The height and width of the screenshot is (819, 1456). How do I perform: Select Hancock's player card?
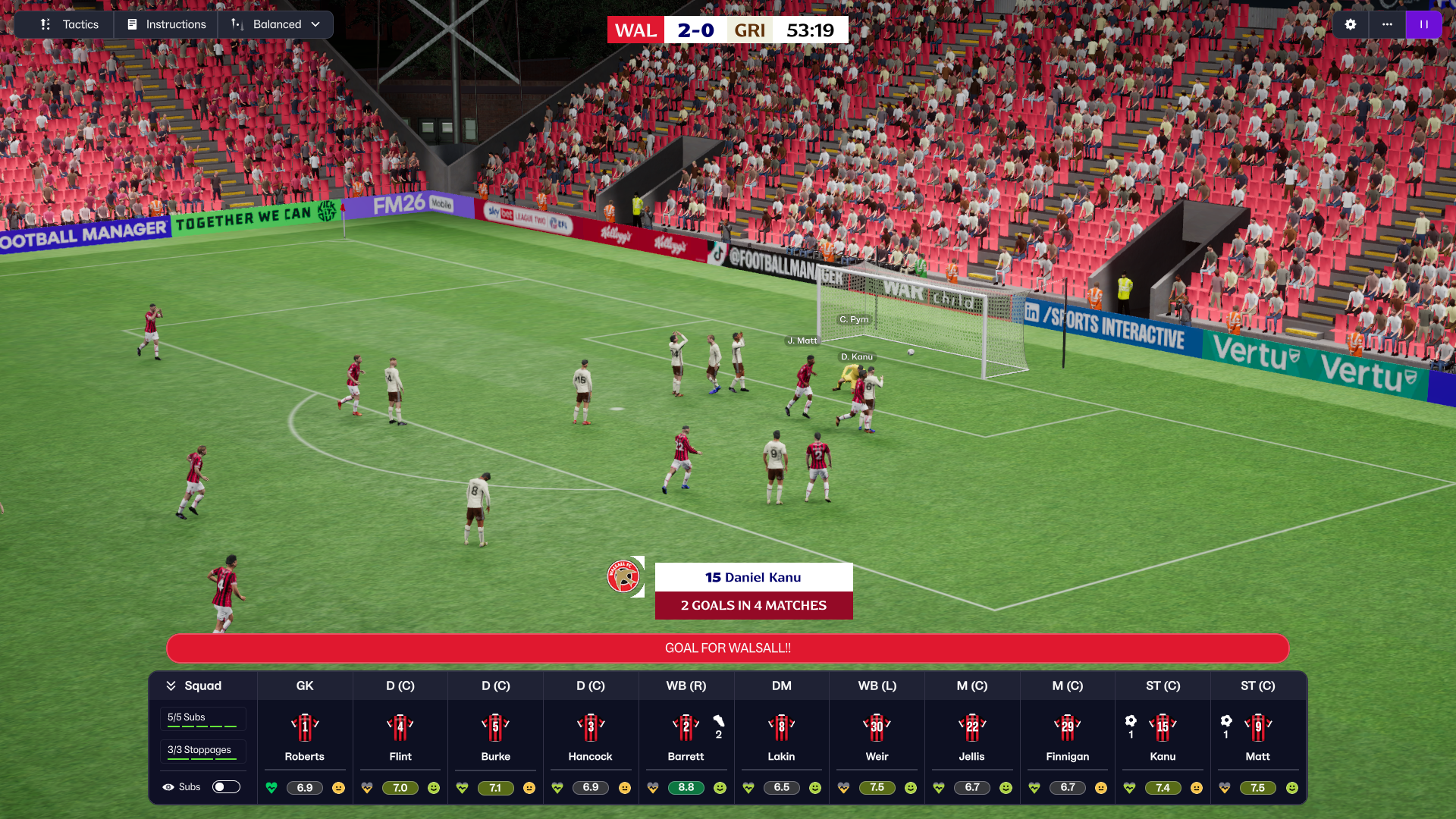point(591,736)
